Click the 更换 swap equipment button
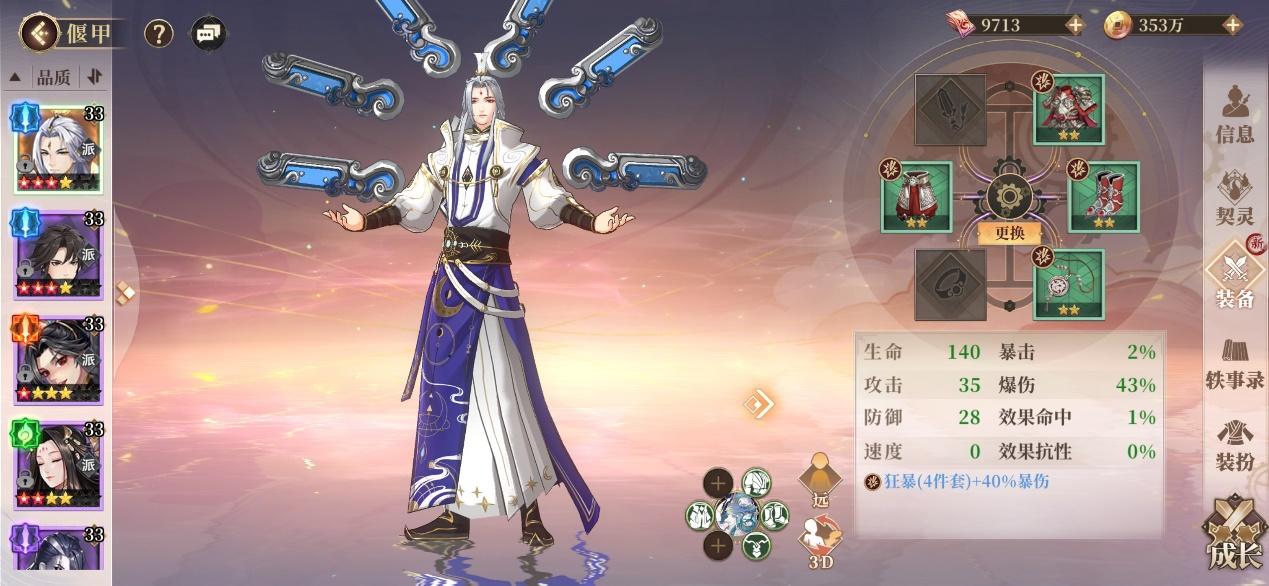This screenshot has height=586, width=1269. (x=1009, y=233)
